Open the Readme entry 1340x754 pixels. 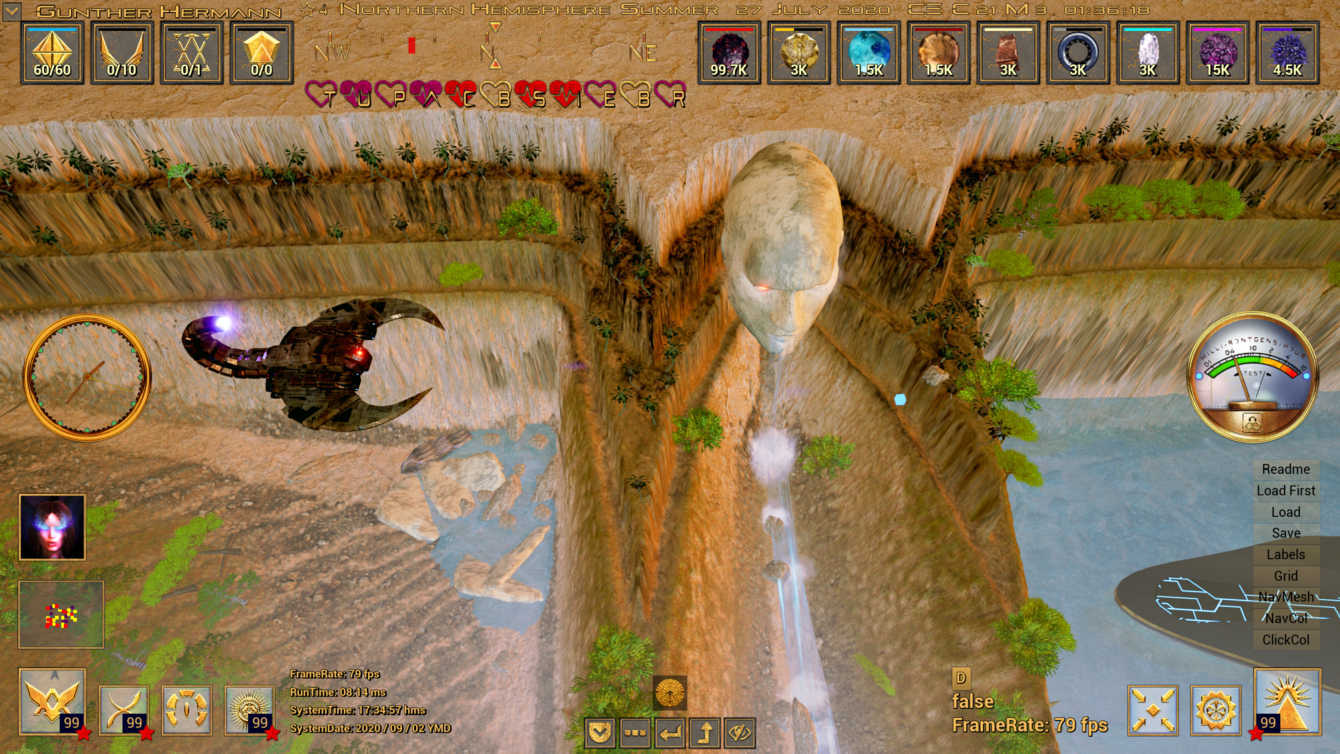coord(1285,469)
